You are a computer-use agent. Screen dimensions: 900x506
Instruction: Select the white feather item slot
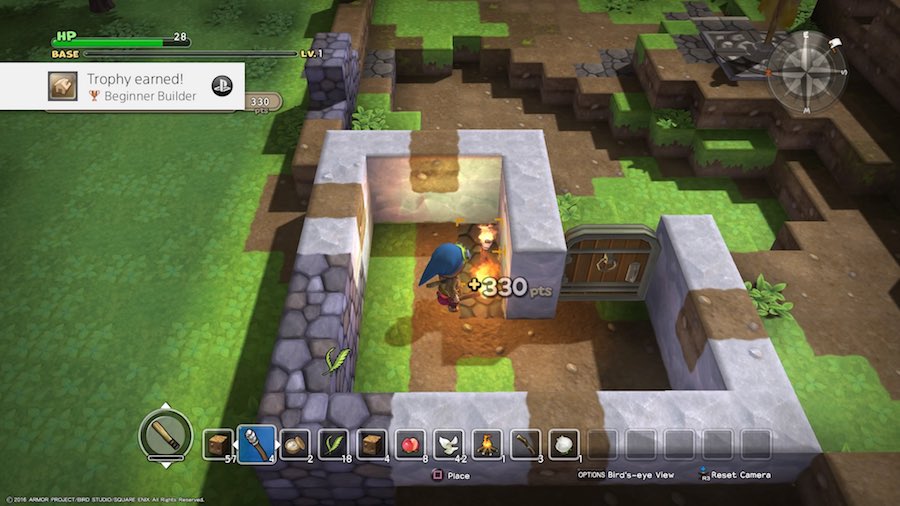point(448,444)
